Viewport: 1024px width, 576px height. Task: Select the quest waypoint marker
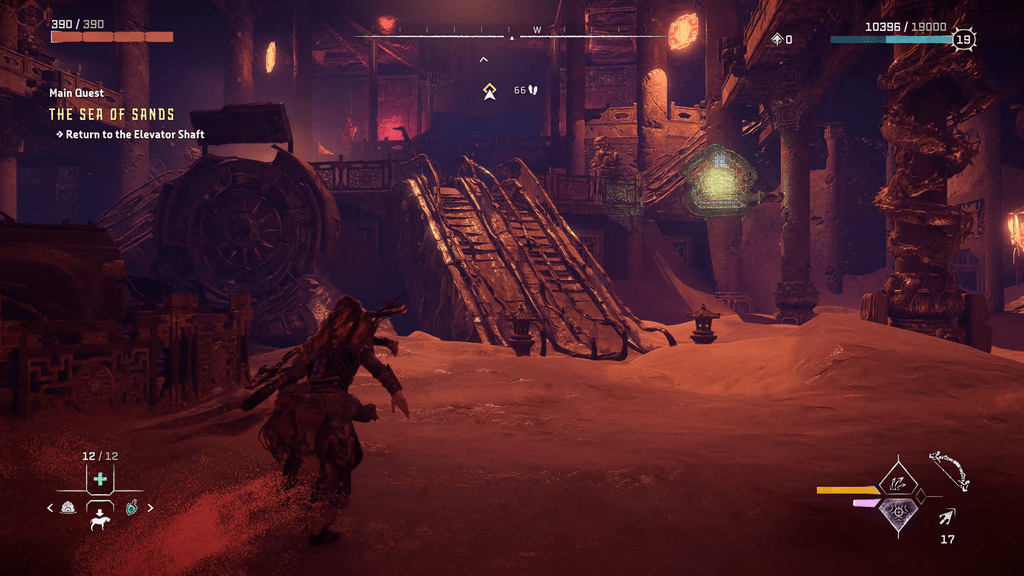pyautogui.click(x=490, y=91)
